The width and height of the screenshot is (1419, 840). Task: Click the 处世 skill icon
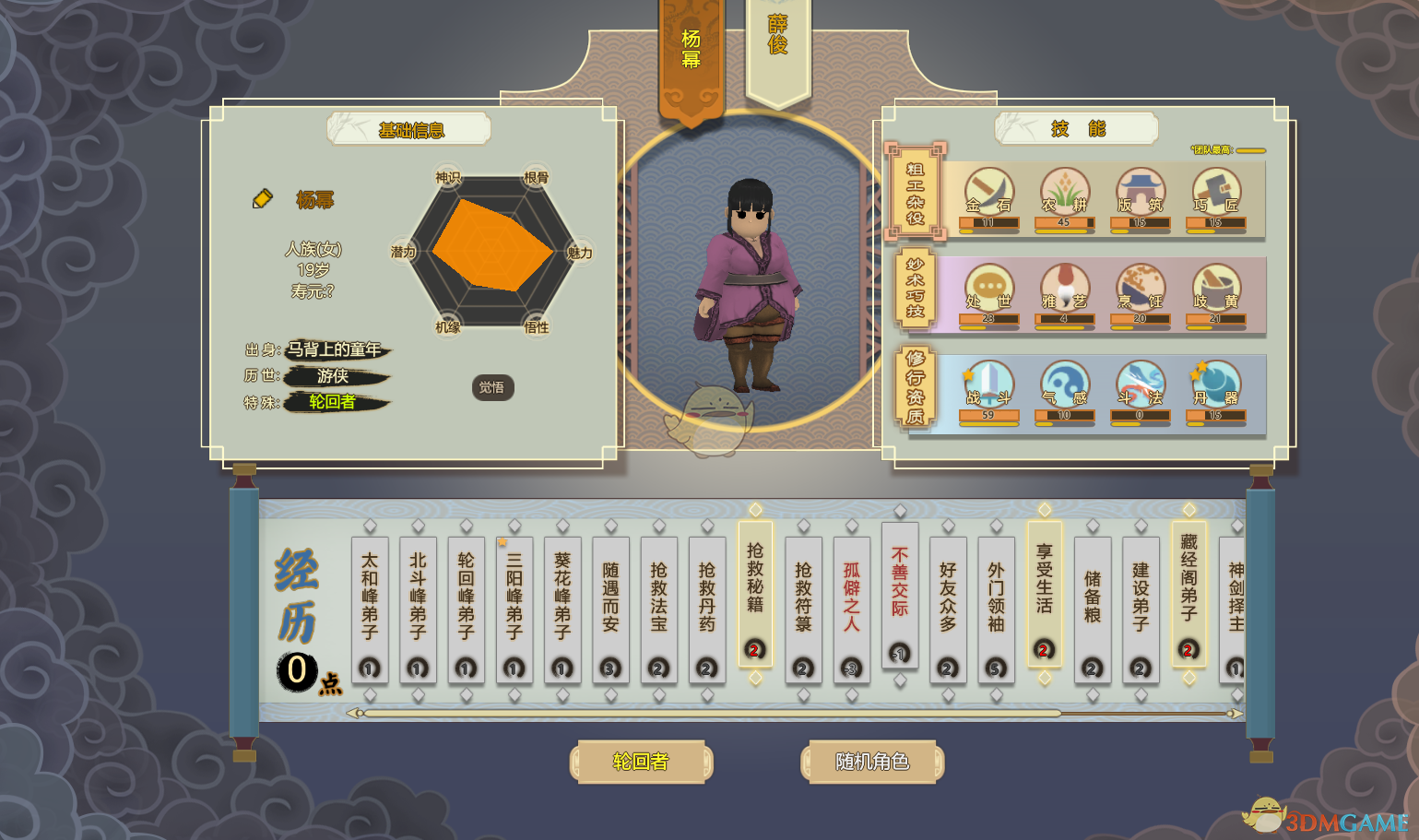(988, 290)
